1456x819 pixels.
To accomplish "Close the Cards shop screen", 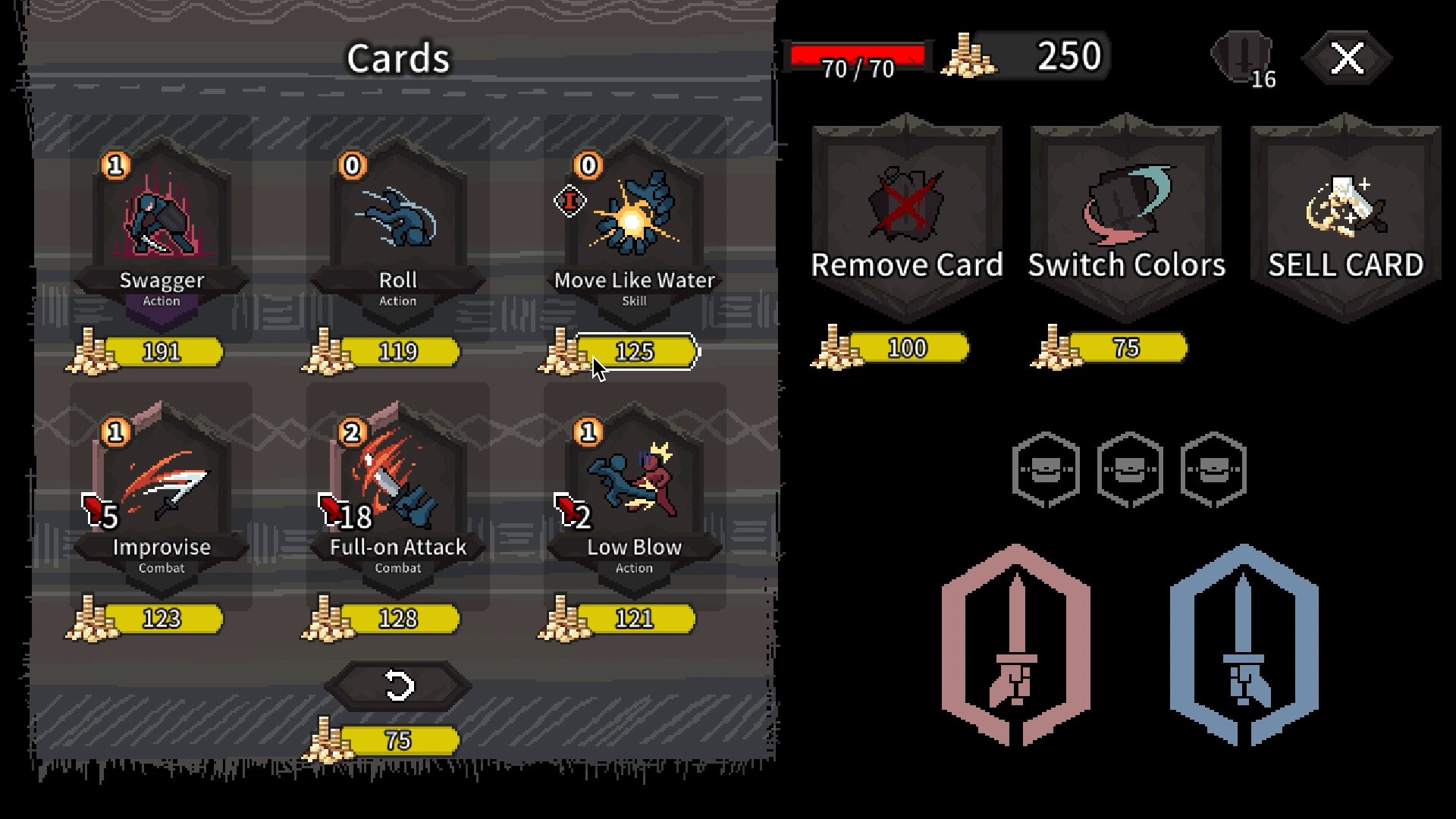I will tap(1346, 55).
